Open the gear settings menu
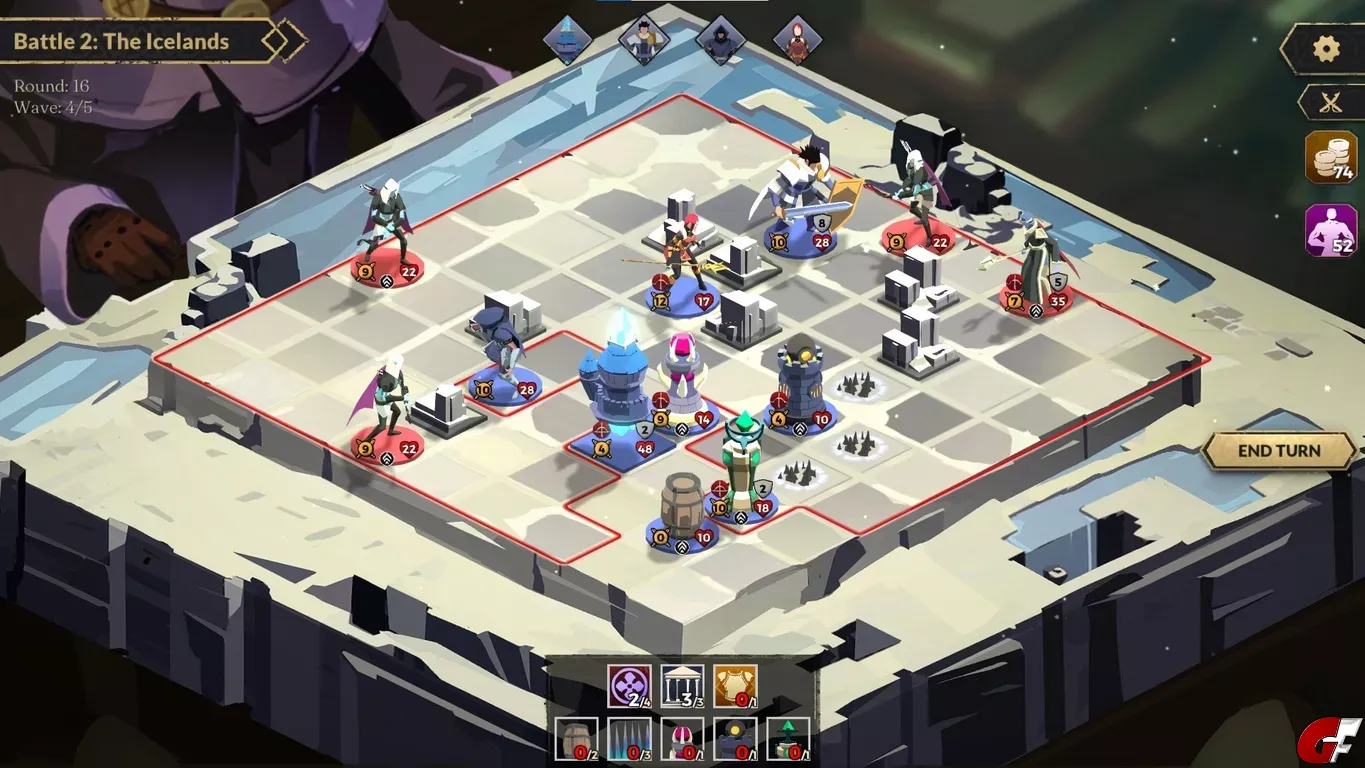Viewport: 1365px width, 768px height. pos(1326,49)
